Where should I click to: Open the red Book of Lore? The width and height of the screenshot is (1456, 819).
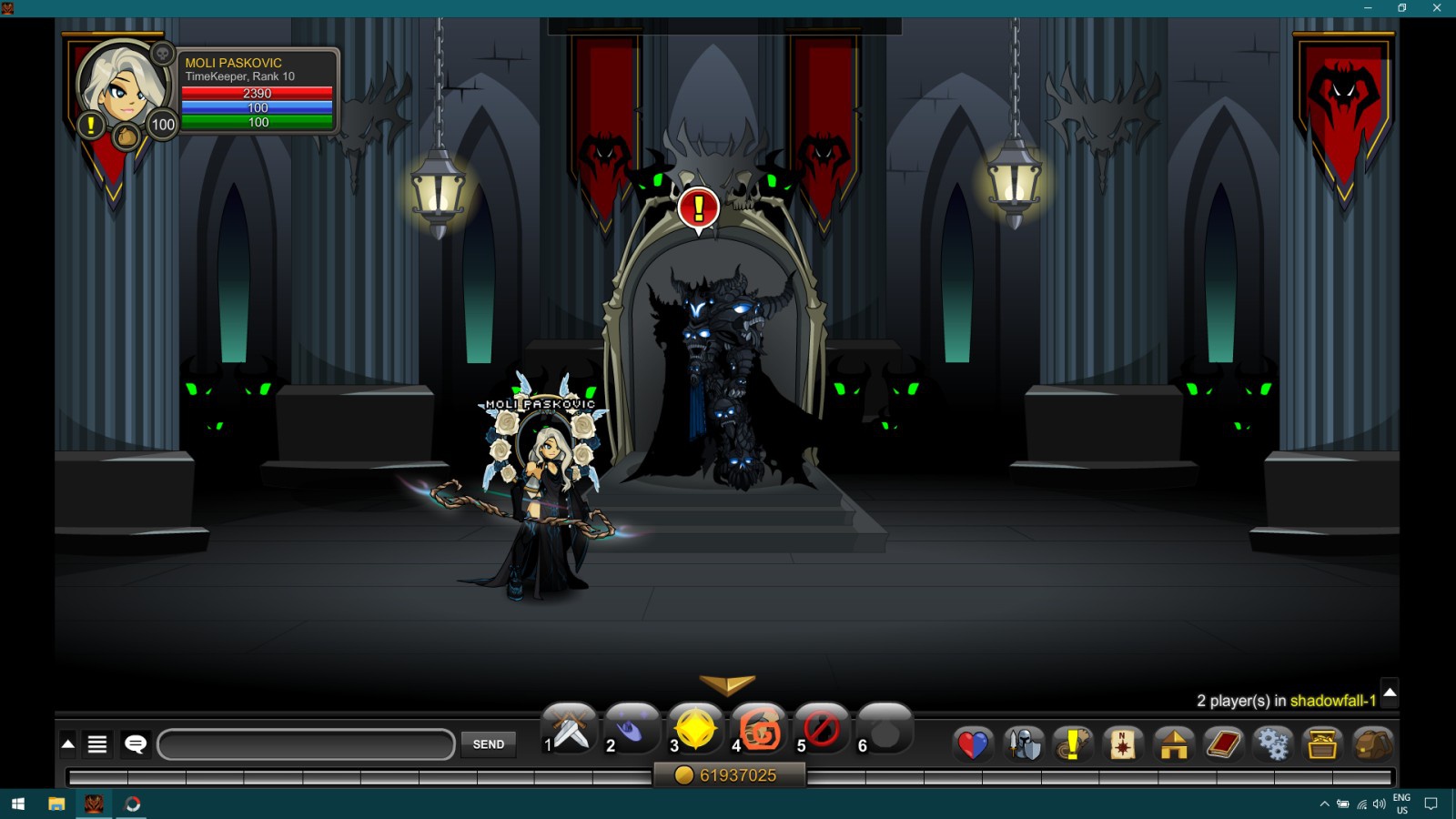tap(1223, 744)
